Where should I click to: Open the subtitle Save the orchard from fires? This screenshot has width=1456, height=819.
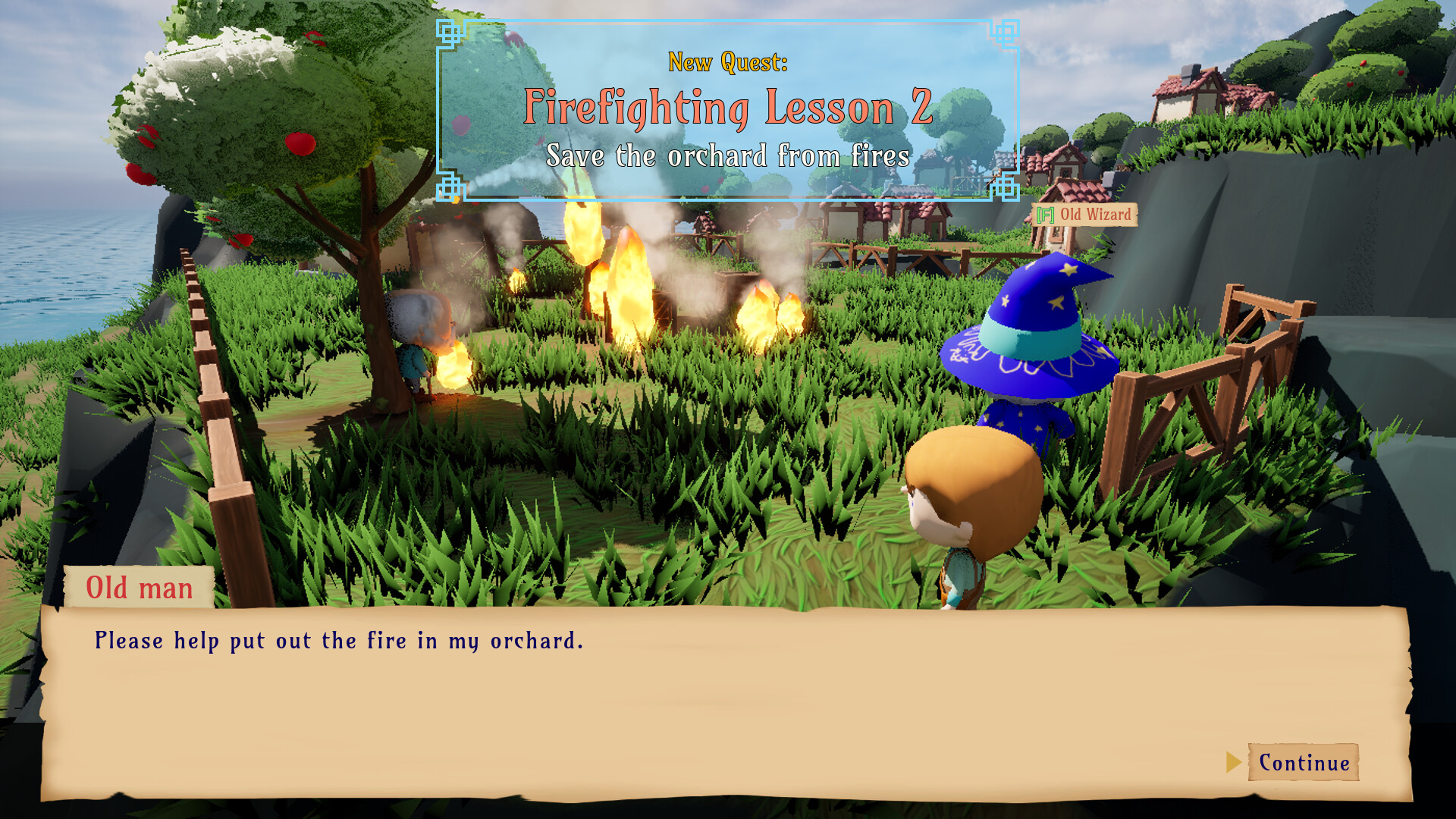[727, 158]
